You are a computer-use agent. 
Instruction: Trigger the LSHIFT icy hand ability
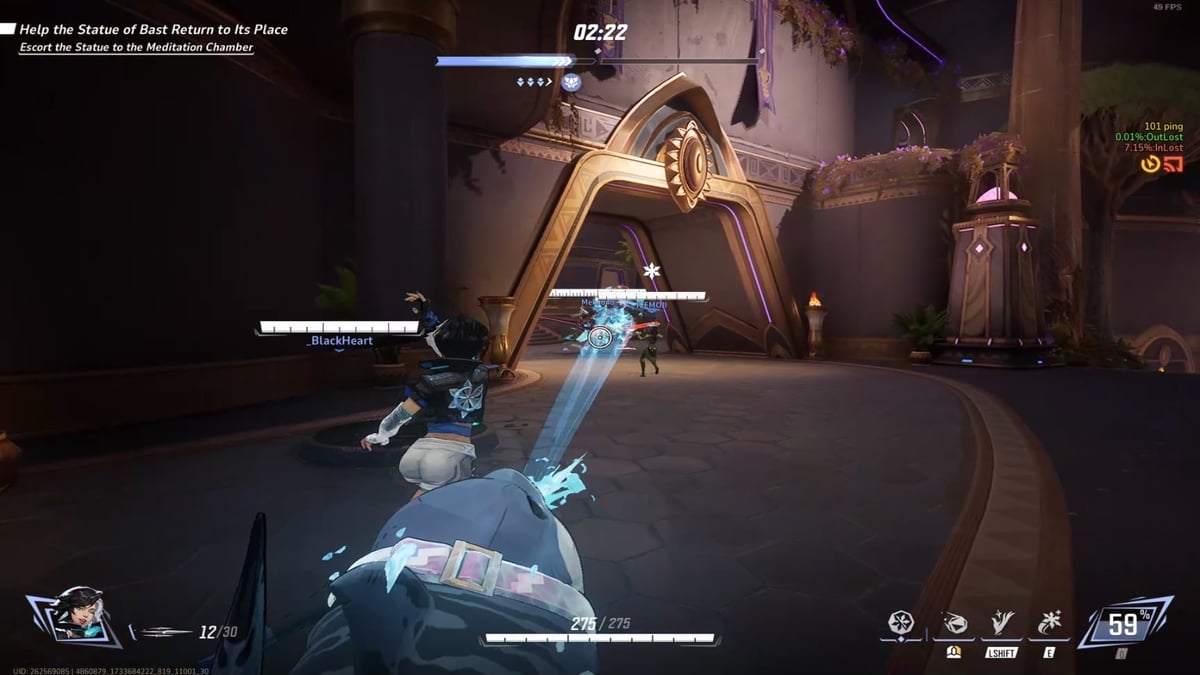tap(1001, 625)
